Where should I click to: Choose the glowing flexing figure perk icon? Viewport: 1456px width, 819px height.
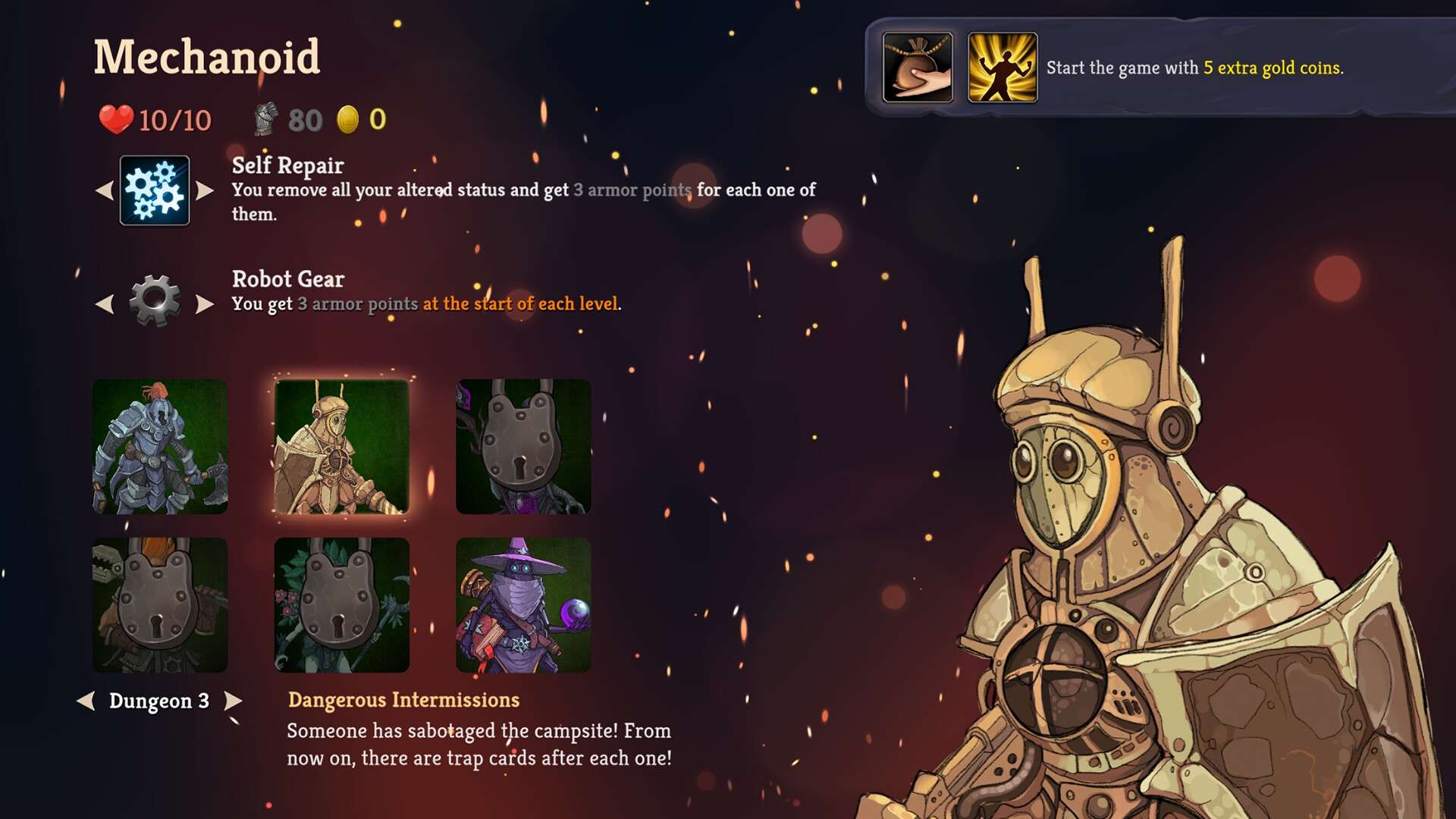[1003, 67]
